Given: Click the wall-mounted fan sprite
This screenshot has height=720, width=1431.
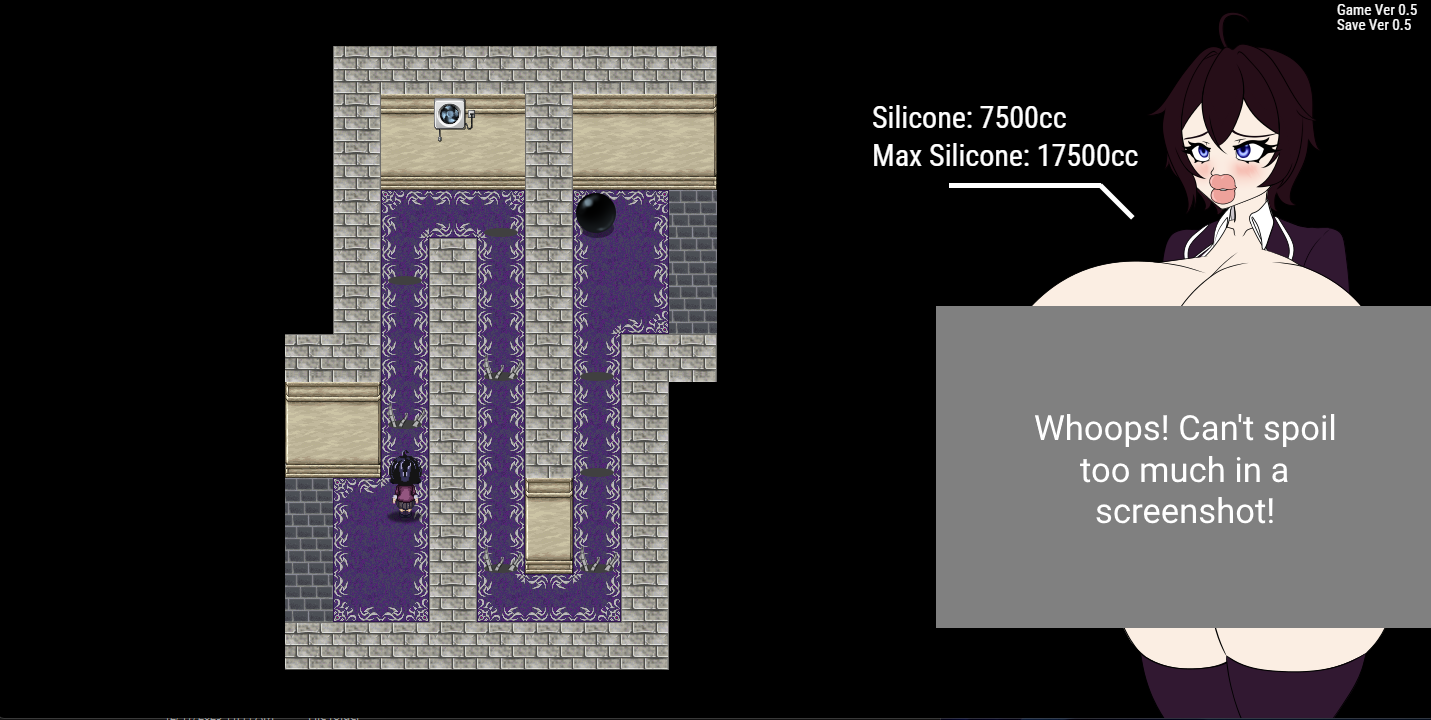Looking at the screenshot, I should click(x=452, y=113).
